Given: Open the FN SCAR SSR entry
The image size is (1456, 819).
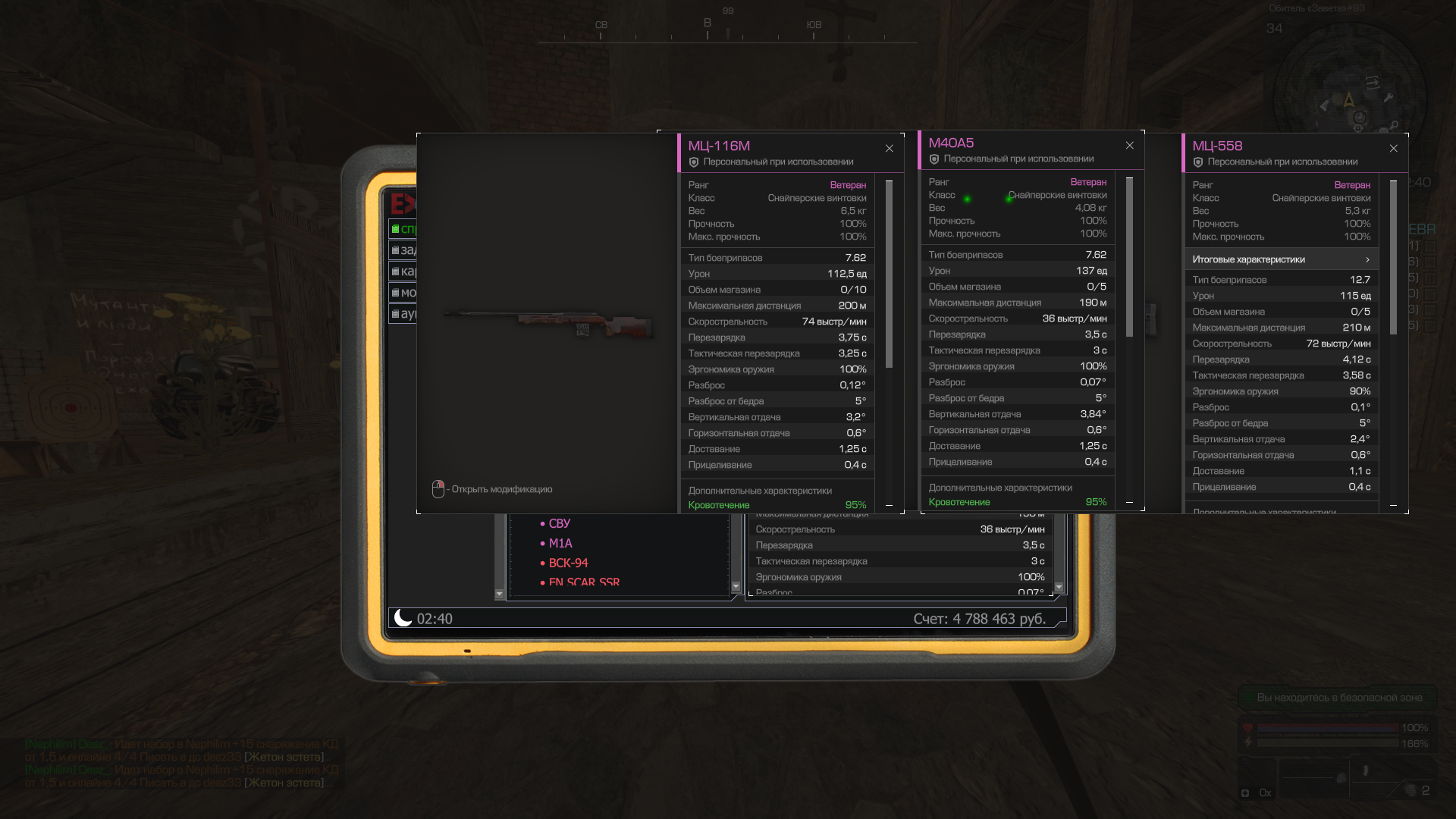Looking at the screenshot, I should 584,582.
